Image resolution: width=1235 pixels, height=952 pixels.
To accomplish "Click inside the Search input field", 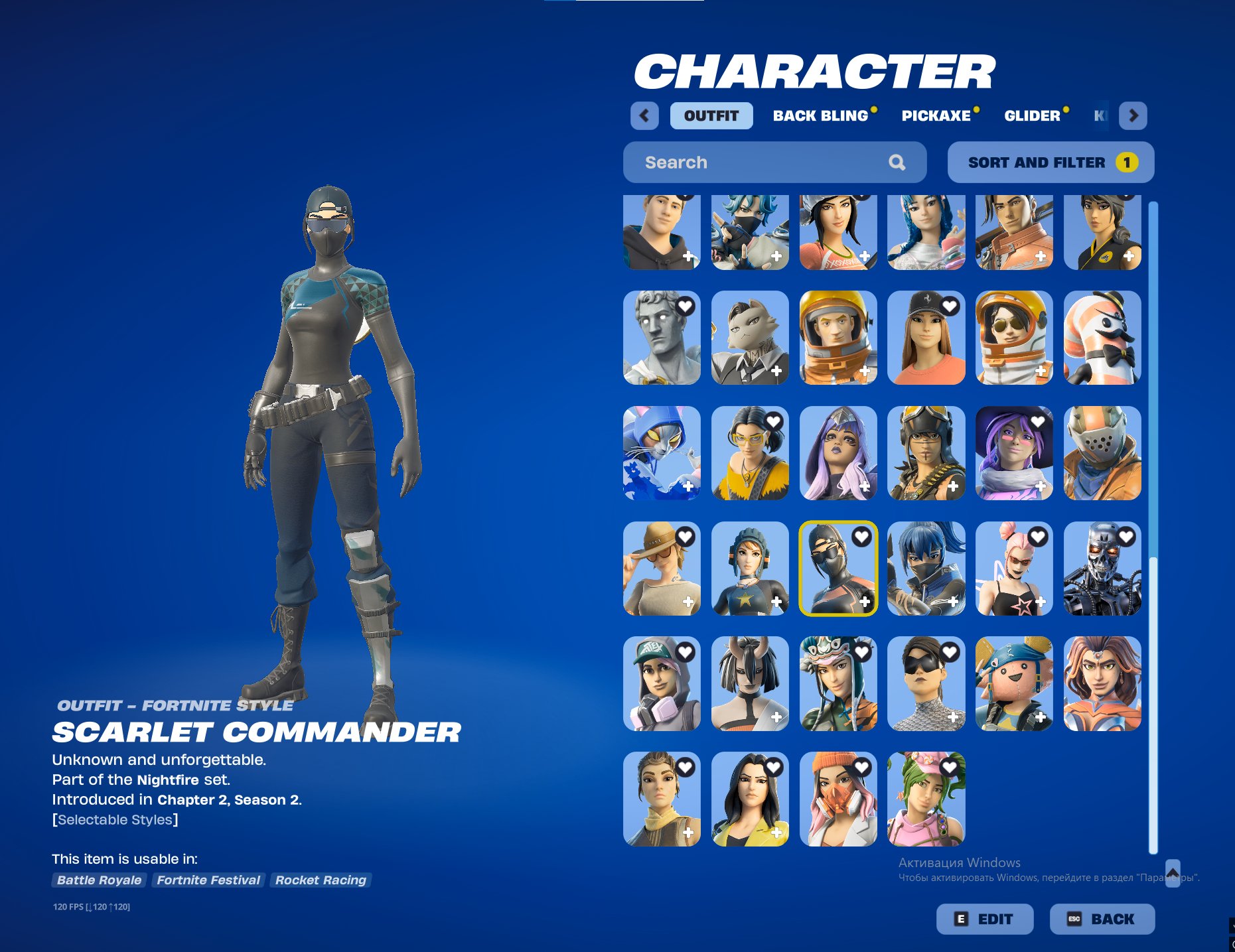I will (x=730, y=161).
